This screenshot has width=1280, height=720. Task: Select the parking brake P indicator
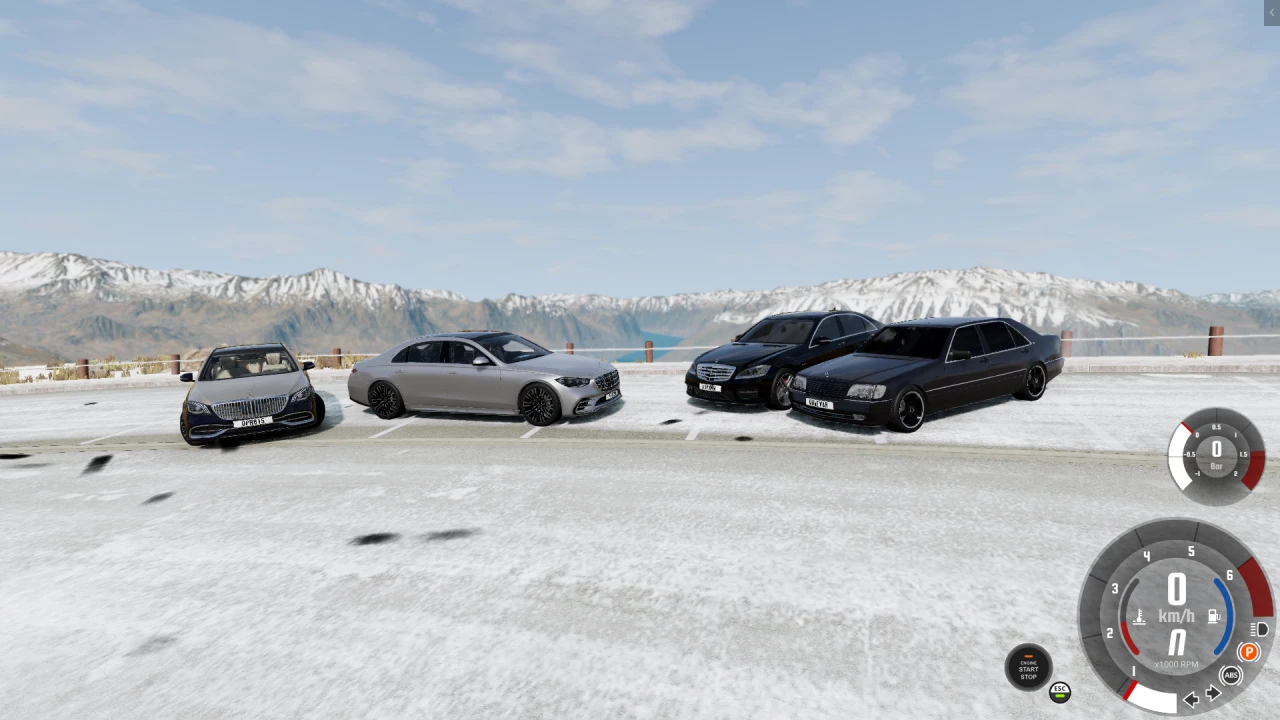point(1249,653)
